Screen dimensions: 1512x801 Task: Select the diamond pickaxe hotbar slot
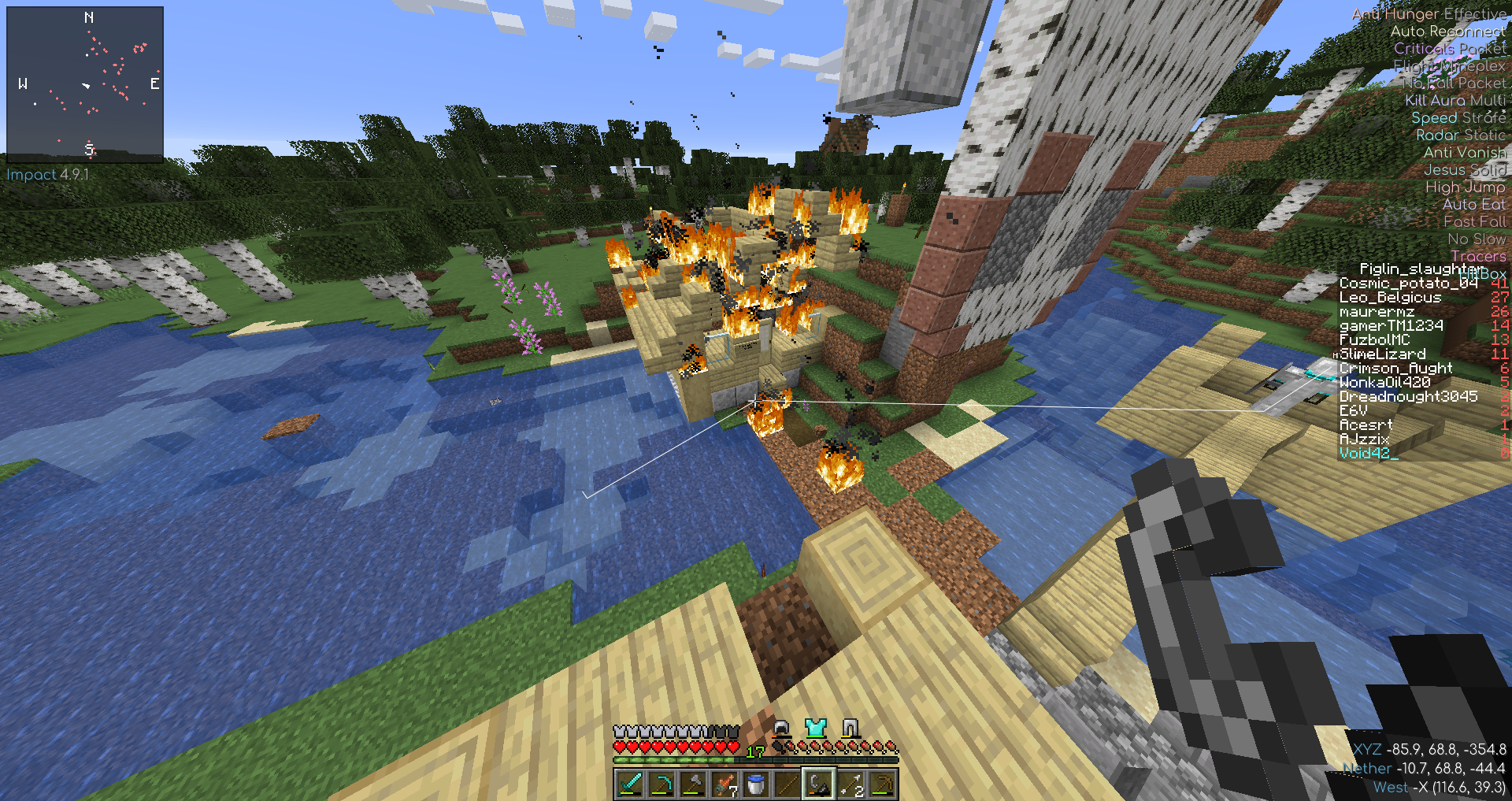pyautogui.click(x=661, y=784)
